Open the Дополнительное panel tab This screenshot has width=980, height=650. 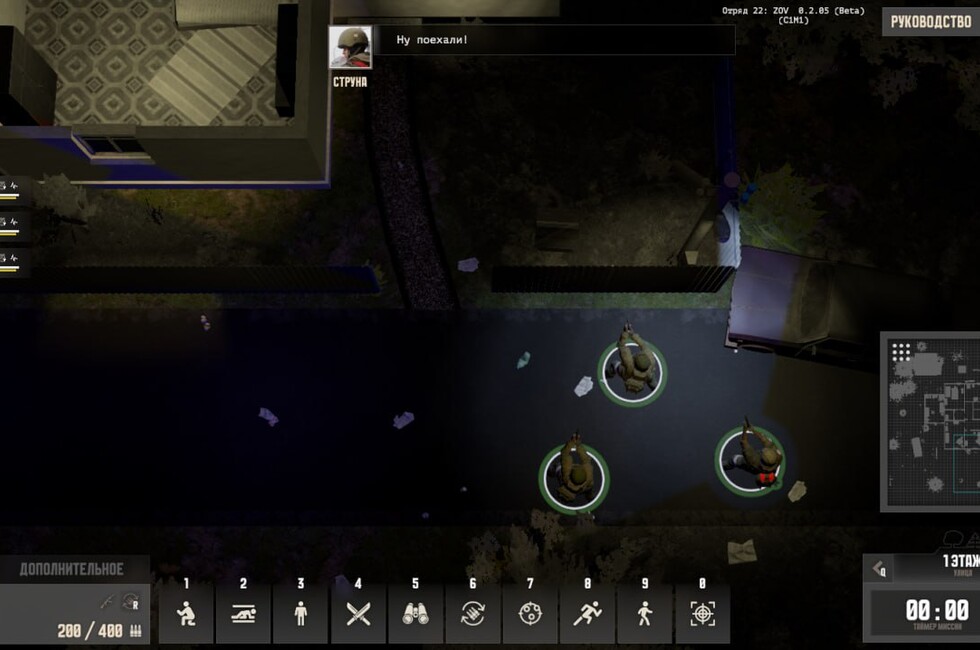point(72,569)
